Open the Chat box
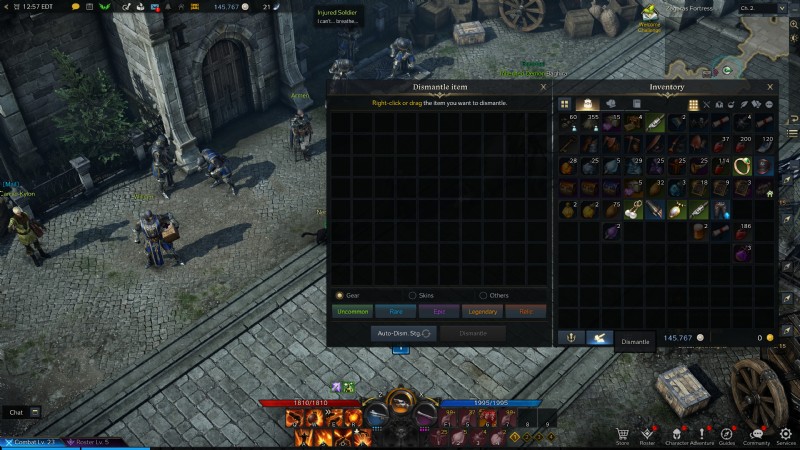The width and height of the screenshot is (800, 450). pos(23,412)
